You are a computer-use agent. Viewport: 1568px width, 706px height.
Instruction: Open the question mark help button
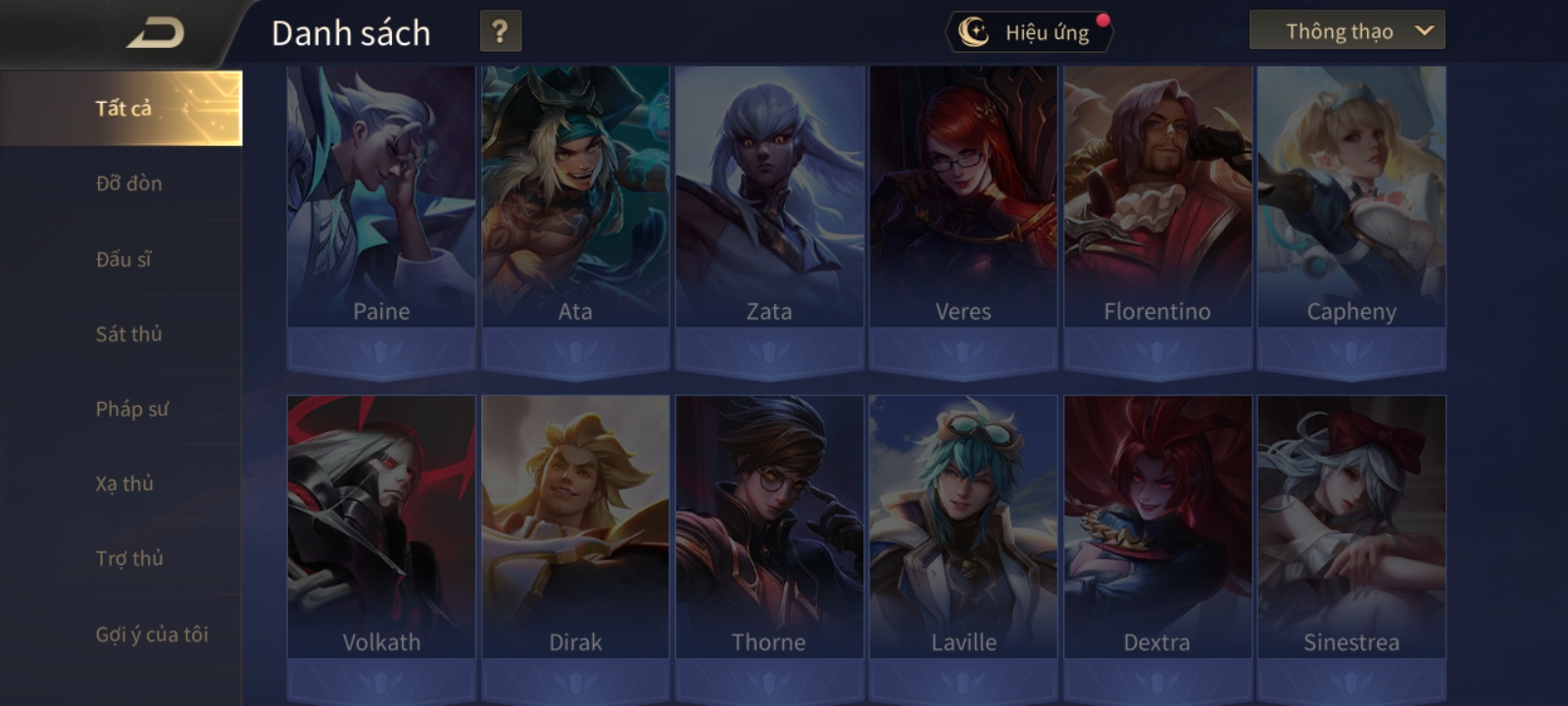tap(500, 31)
